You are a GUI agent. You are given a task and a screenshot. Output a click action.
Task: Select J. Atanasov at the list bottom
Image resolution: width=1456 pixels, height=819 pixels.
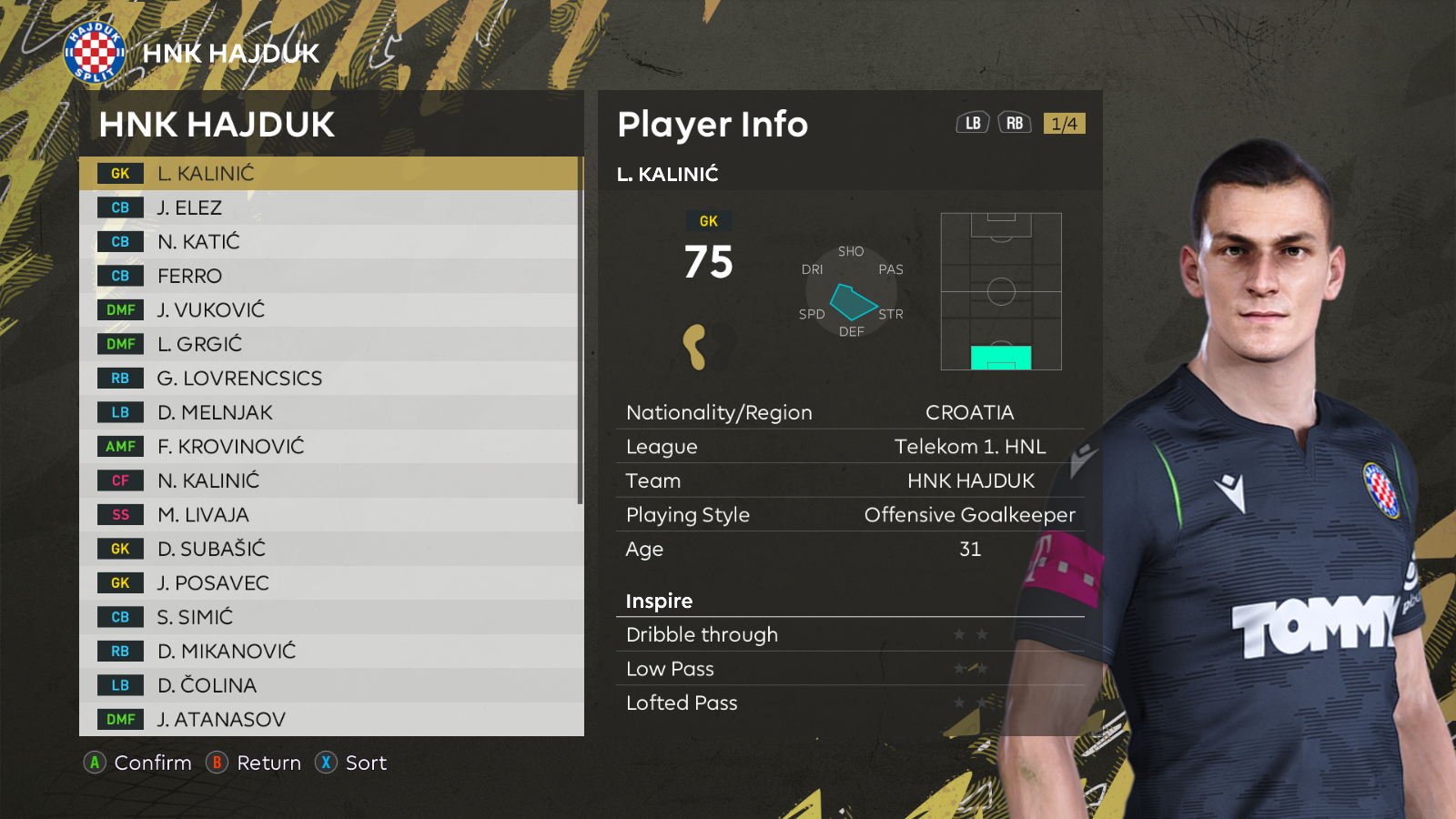[x=329, y=720]
